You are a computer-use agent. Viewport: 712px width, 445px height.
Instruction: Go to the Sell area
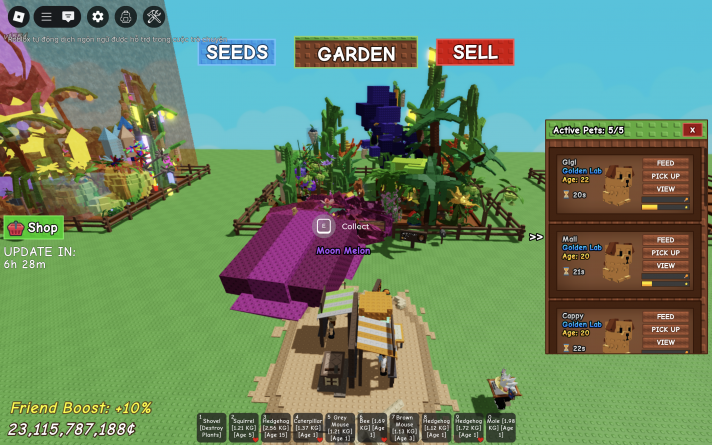pos(475,52)
